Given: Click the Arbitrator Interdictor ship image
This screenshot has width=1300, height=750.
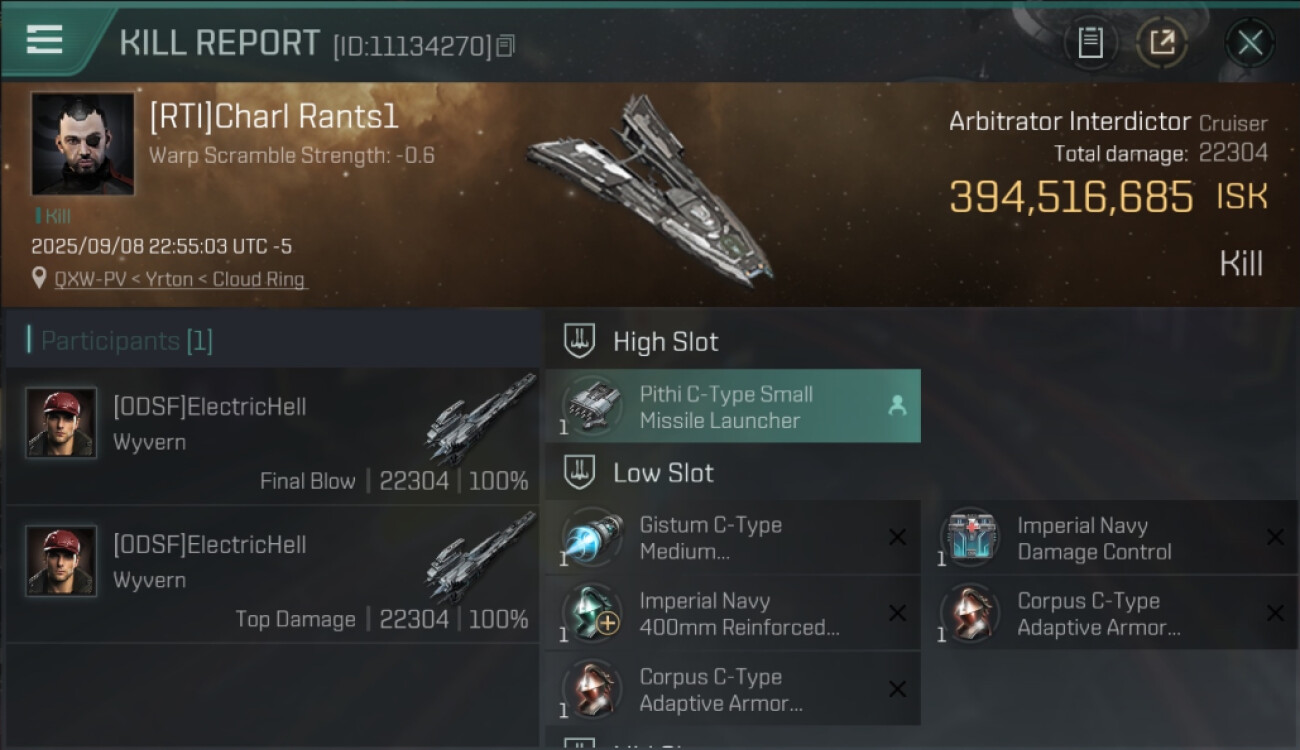Looking at the screenshot, I should (x=650, y=190).
